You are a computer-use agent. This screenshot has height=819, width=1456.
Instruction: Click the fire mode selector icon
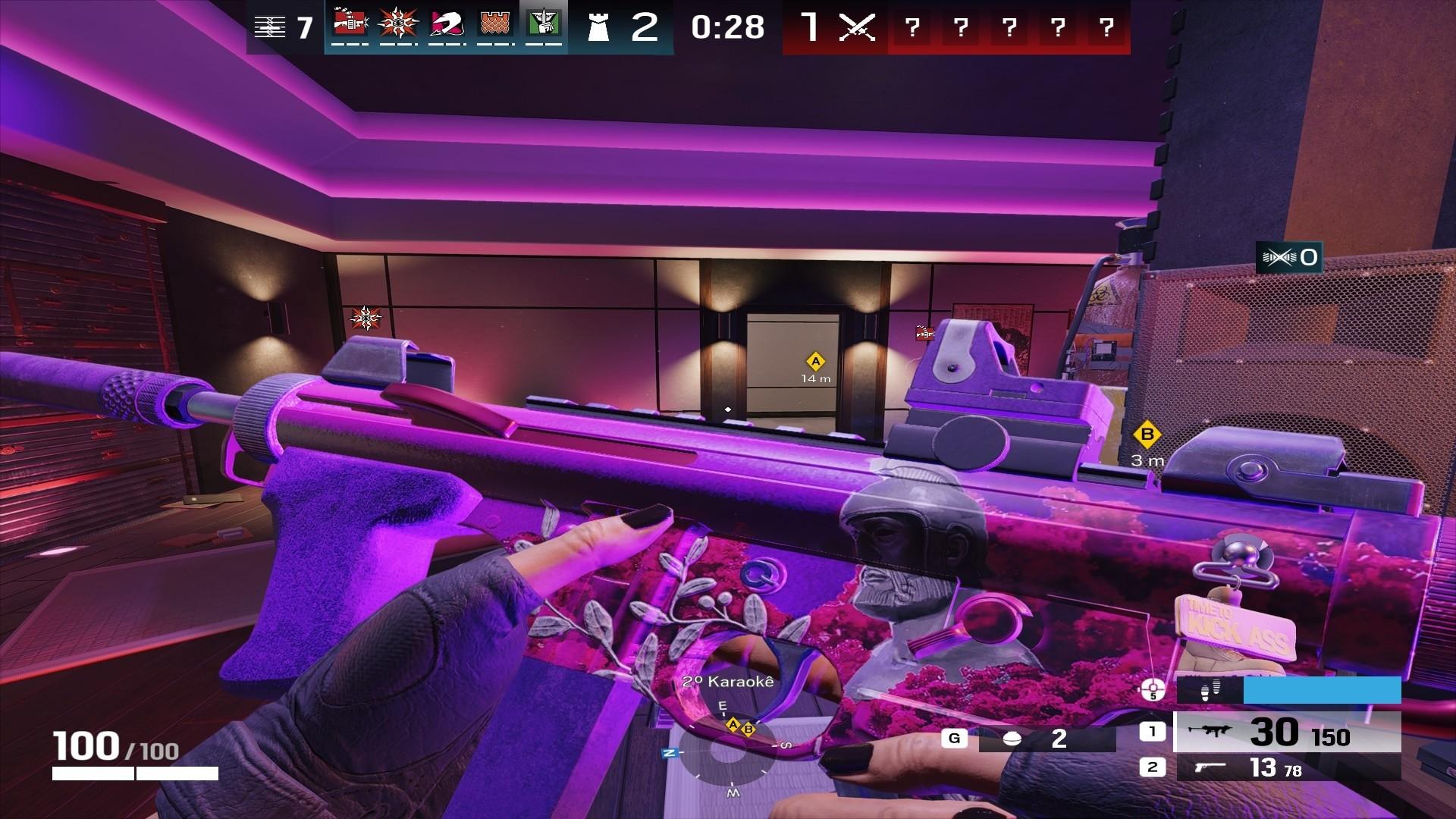pyautogui.click(x=1153, y=690)
